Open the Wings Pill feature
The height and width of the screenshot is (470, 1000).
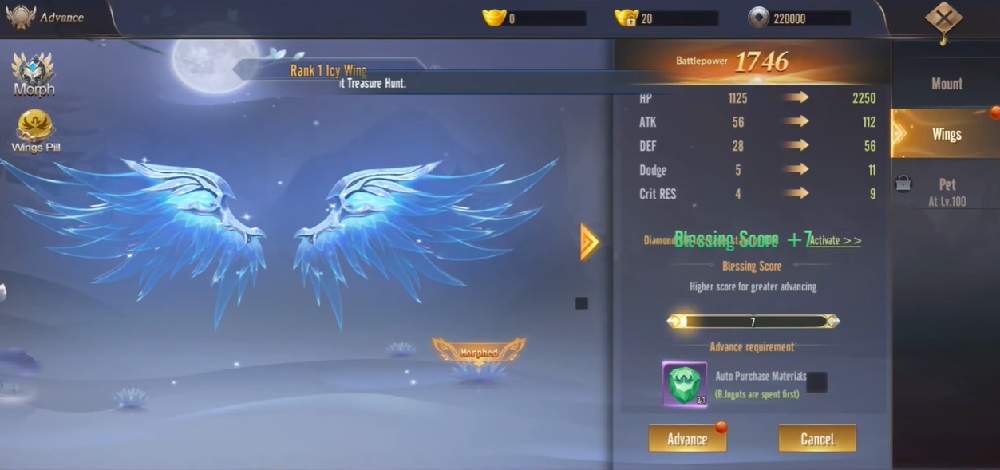pos(33,131)
